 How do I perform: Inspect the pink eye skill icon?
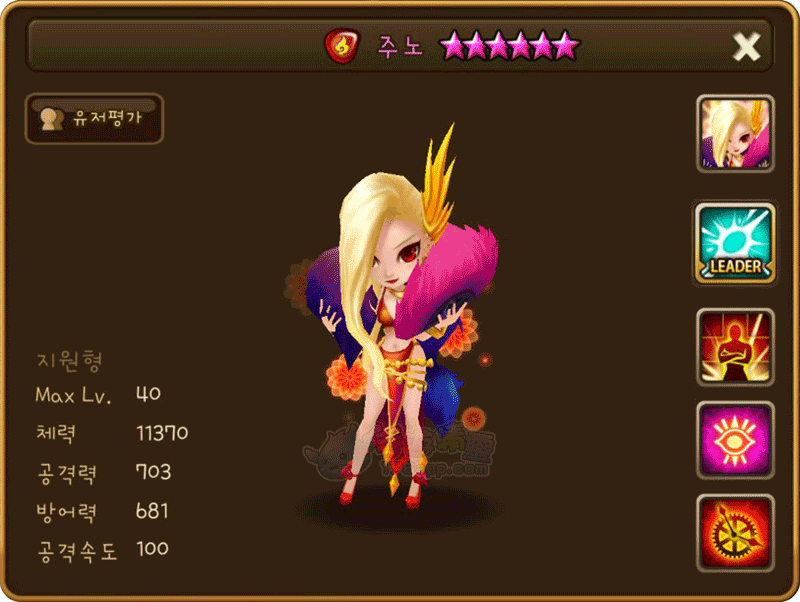[735, 440]
